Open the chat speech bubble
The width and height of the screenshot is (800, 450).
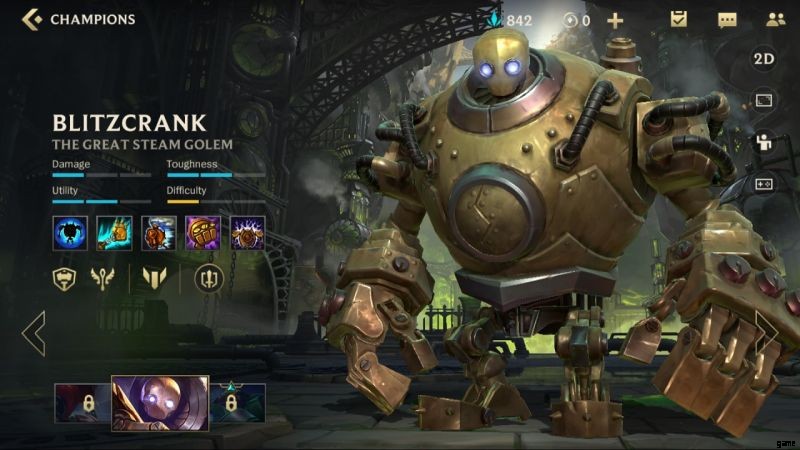pyautogui.click(x=727, y=19)
